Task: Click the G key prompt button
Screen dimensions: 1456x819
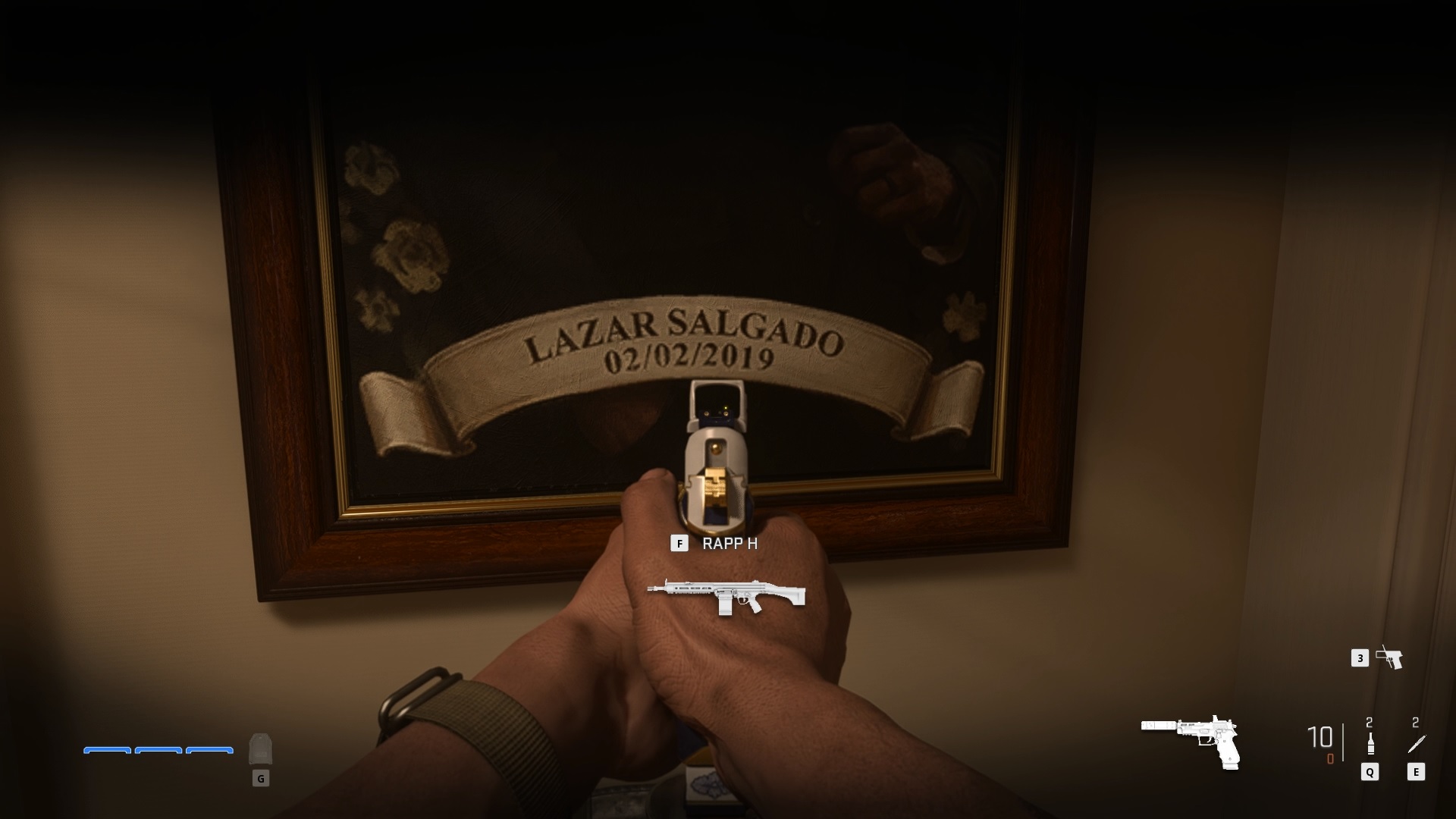Action: [261, 778]
